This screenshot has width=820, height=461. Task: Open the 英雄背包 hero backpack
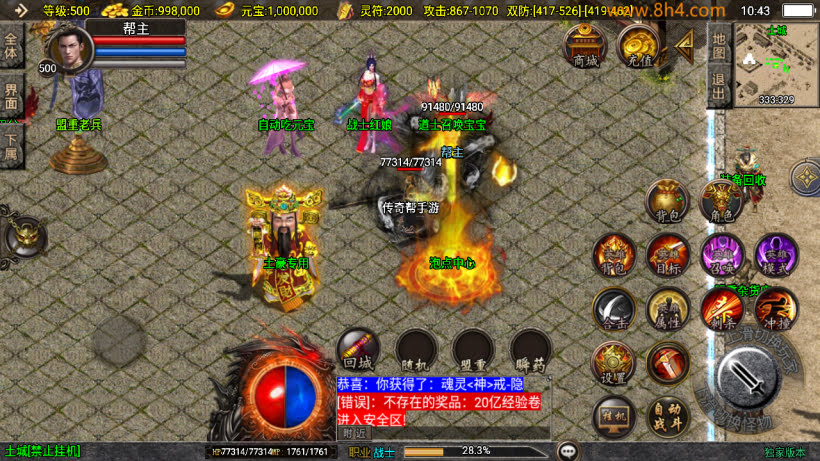click(614, 255)
